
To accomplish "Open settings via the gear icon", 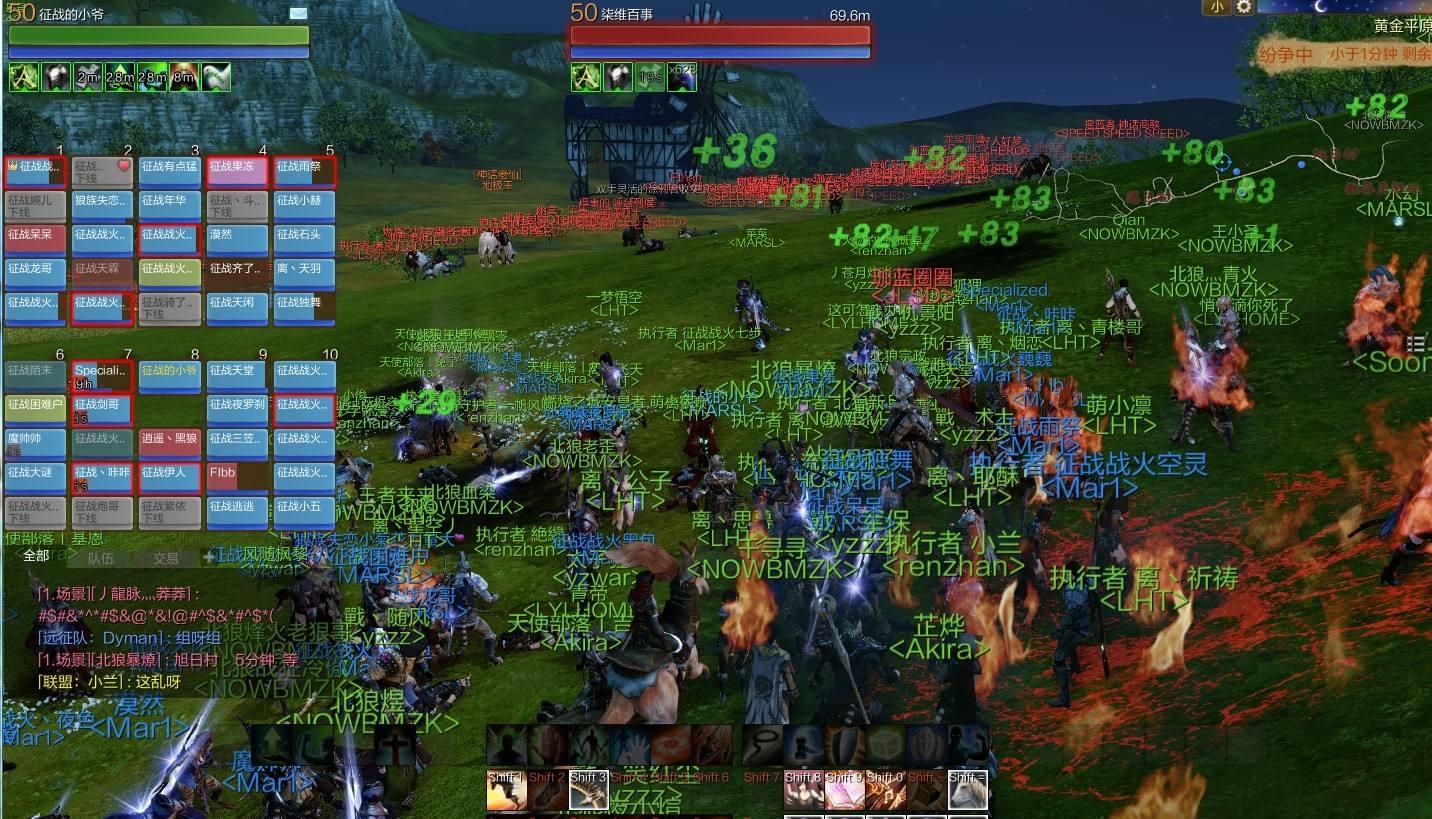I will tap(1243, 7).
